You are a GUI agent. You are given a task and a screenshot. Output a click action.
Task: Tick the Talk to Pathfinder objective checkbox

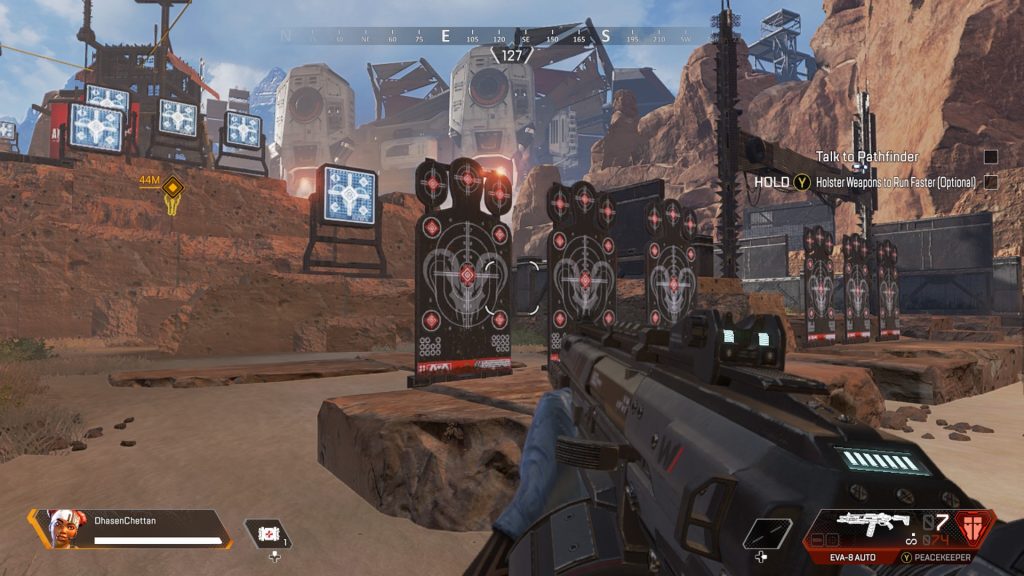(990, 157)
